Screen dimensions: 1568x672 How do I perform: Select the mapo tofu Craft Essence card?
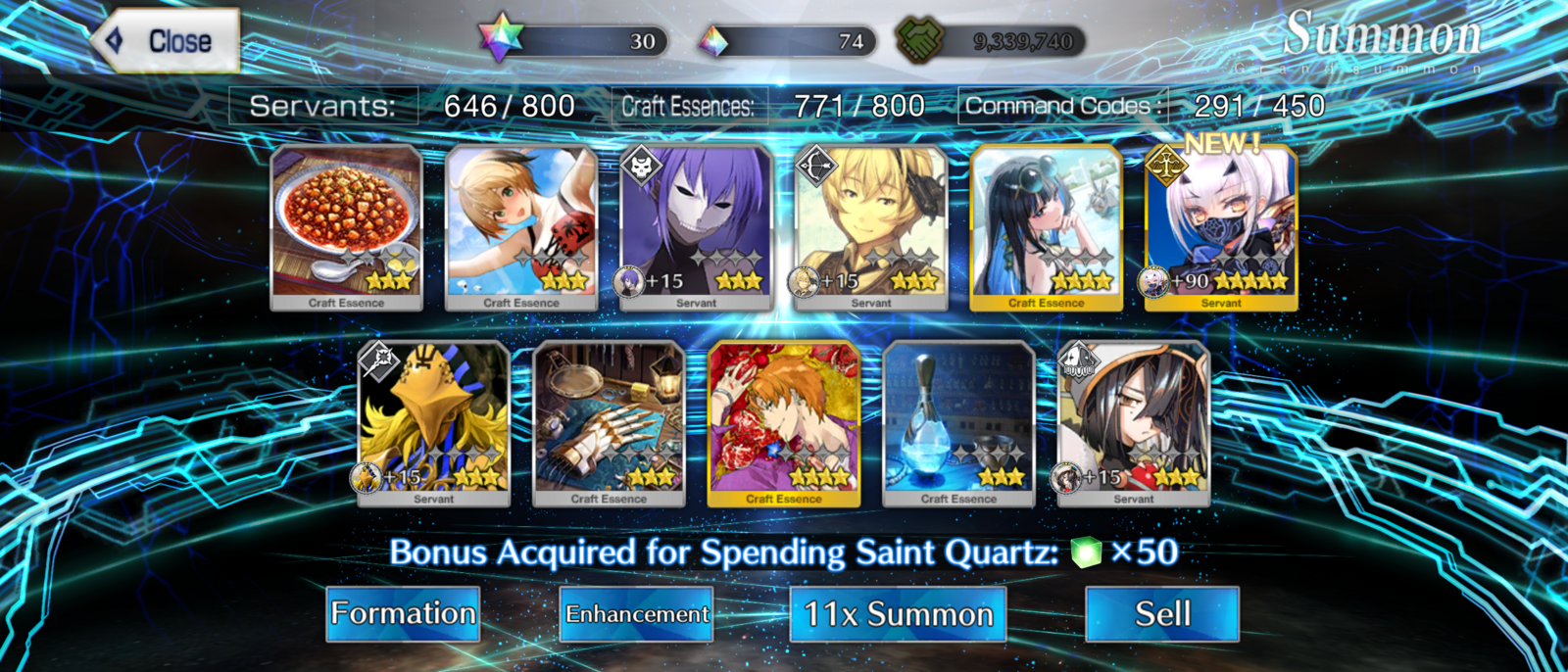(346, 227)
